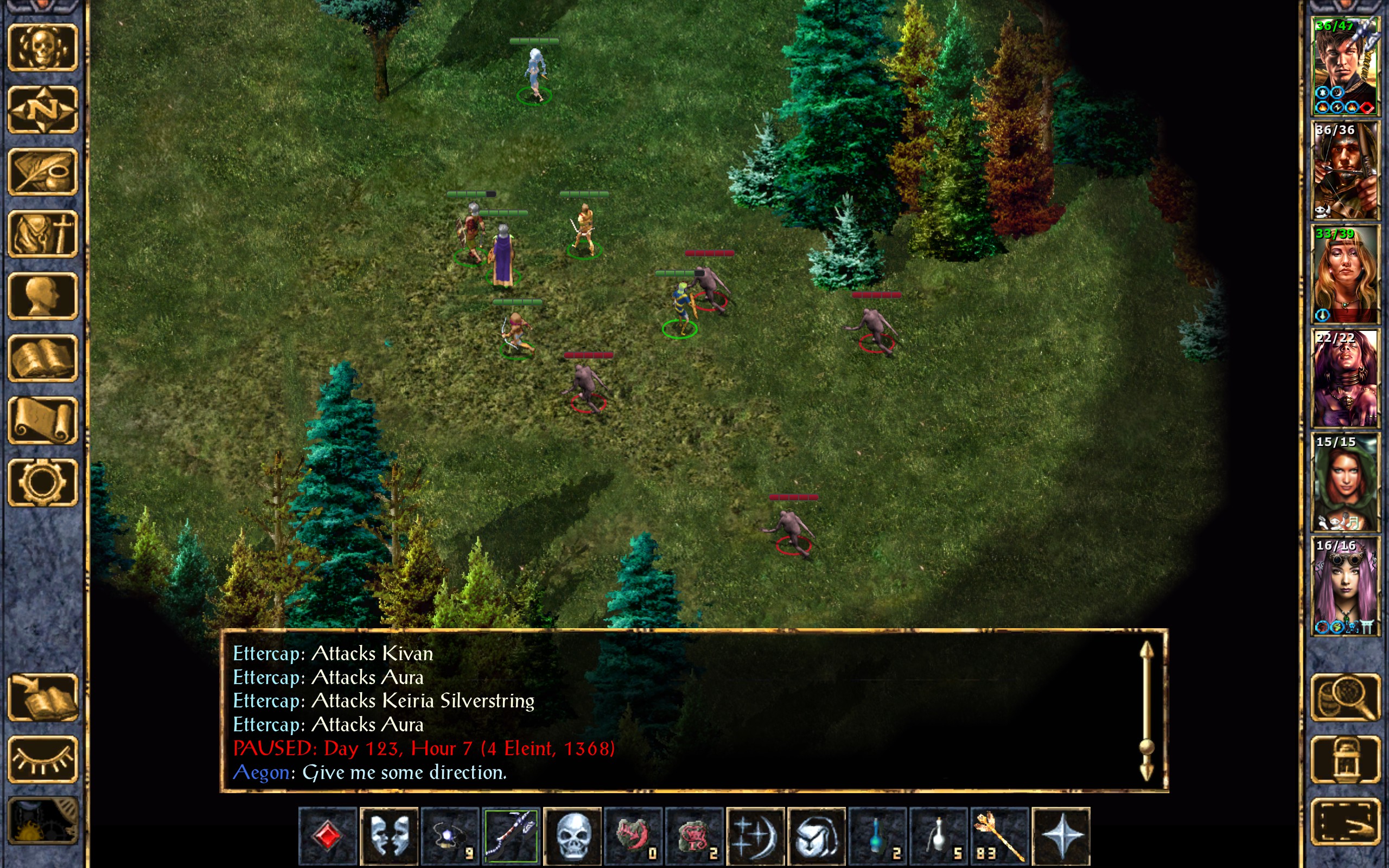The height and width of the screenshot is (868, 1389).
Task: Select the equipped halberd weapon slot
Action: [511, 836]
